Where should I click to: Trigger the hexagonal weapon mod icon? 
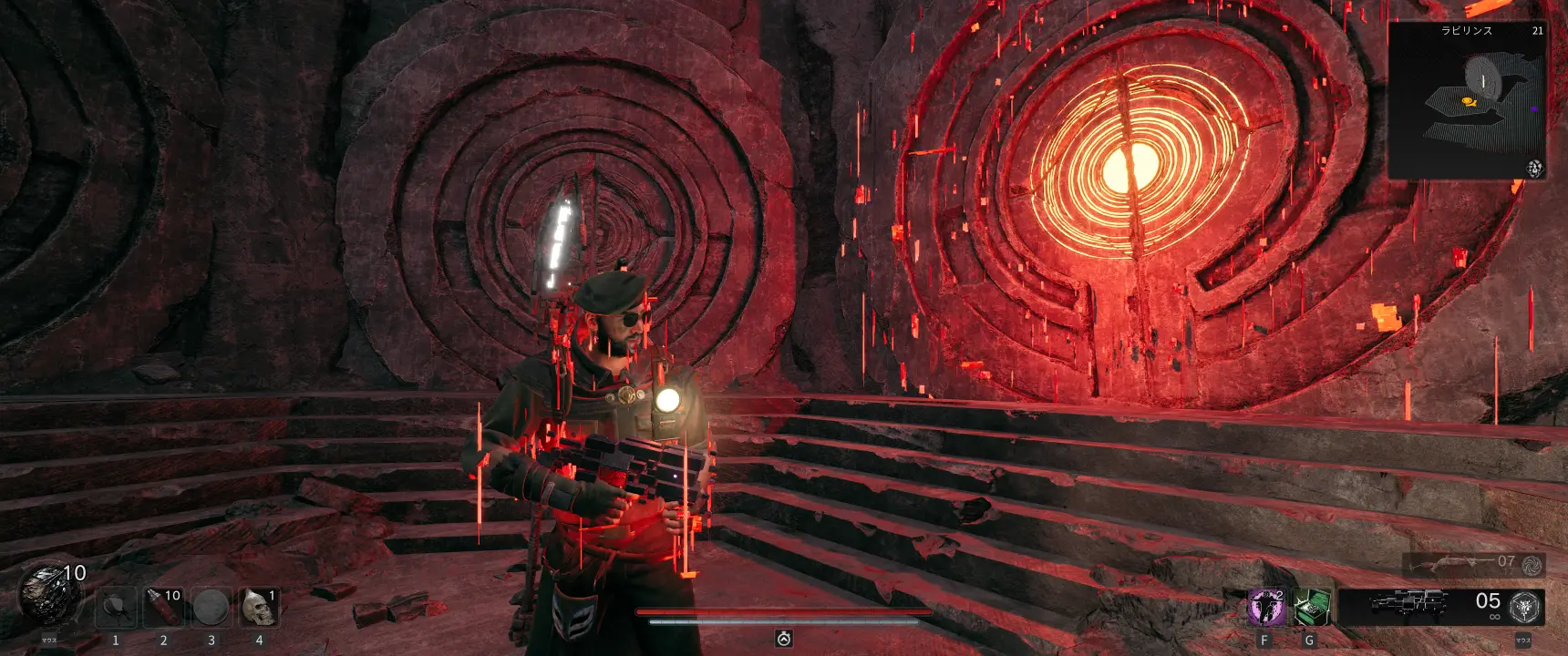[1524, 607]
